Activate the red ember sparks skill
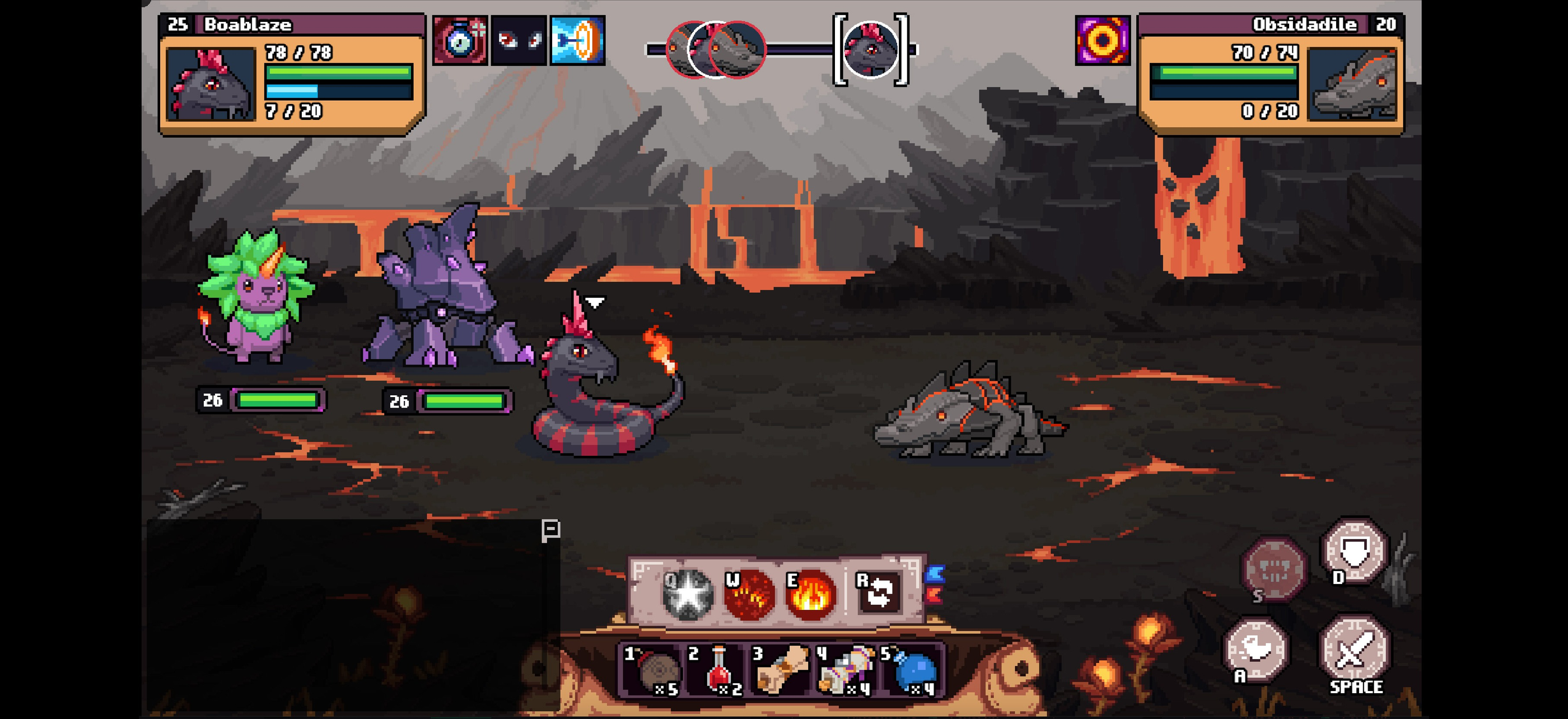1568x719 pixels. (x=749, y=594)
